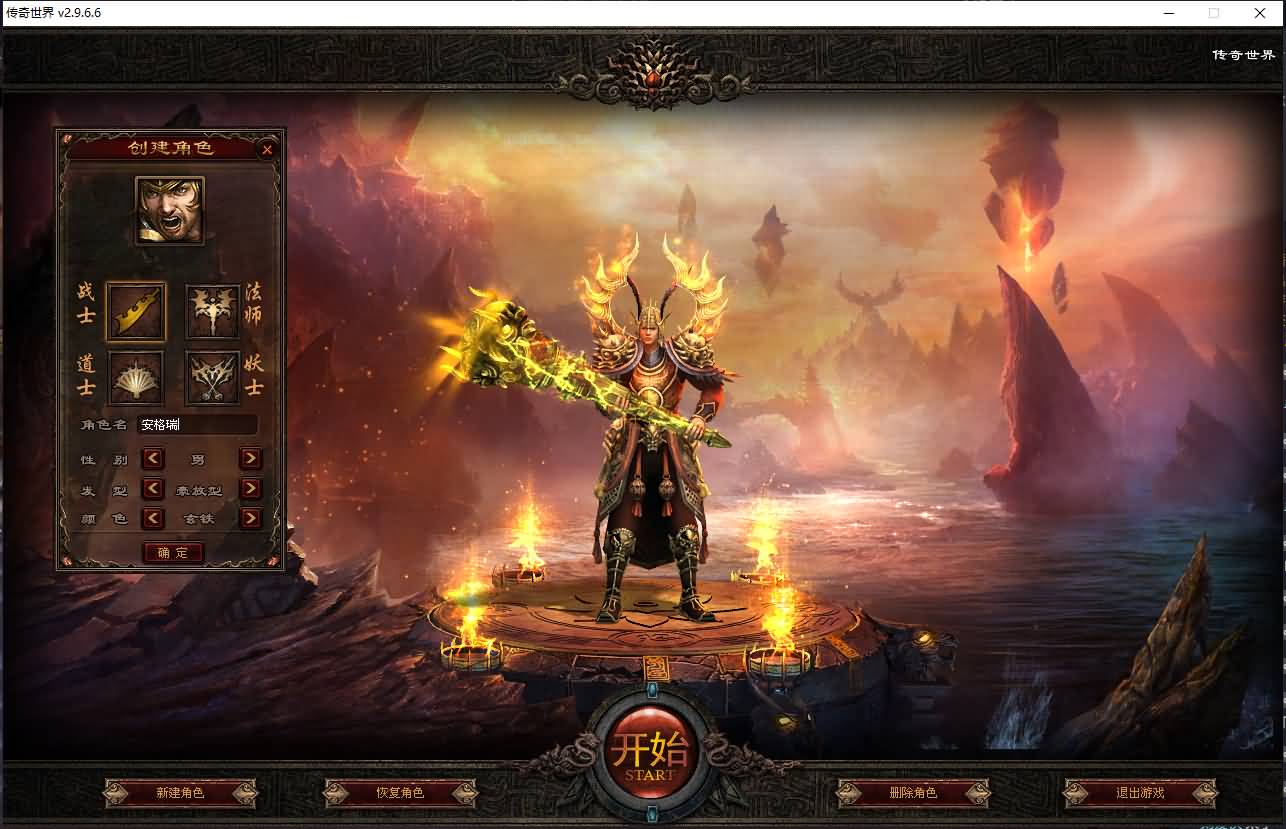Click the left arrow beside 性别
The width and height of the screenshot is (1286, 829).
coord(152,460)
